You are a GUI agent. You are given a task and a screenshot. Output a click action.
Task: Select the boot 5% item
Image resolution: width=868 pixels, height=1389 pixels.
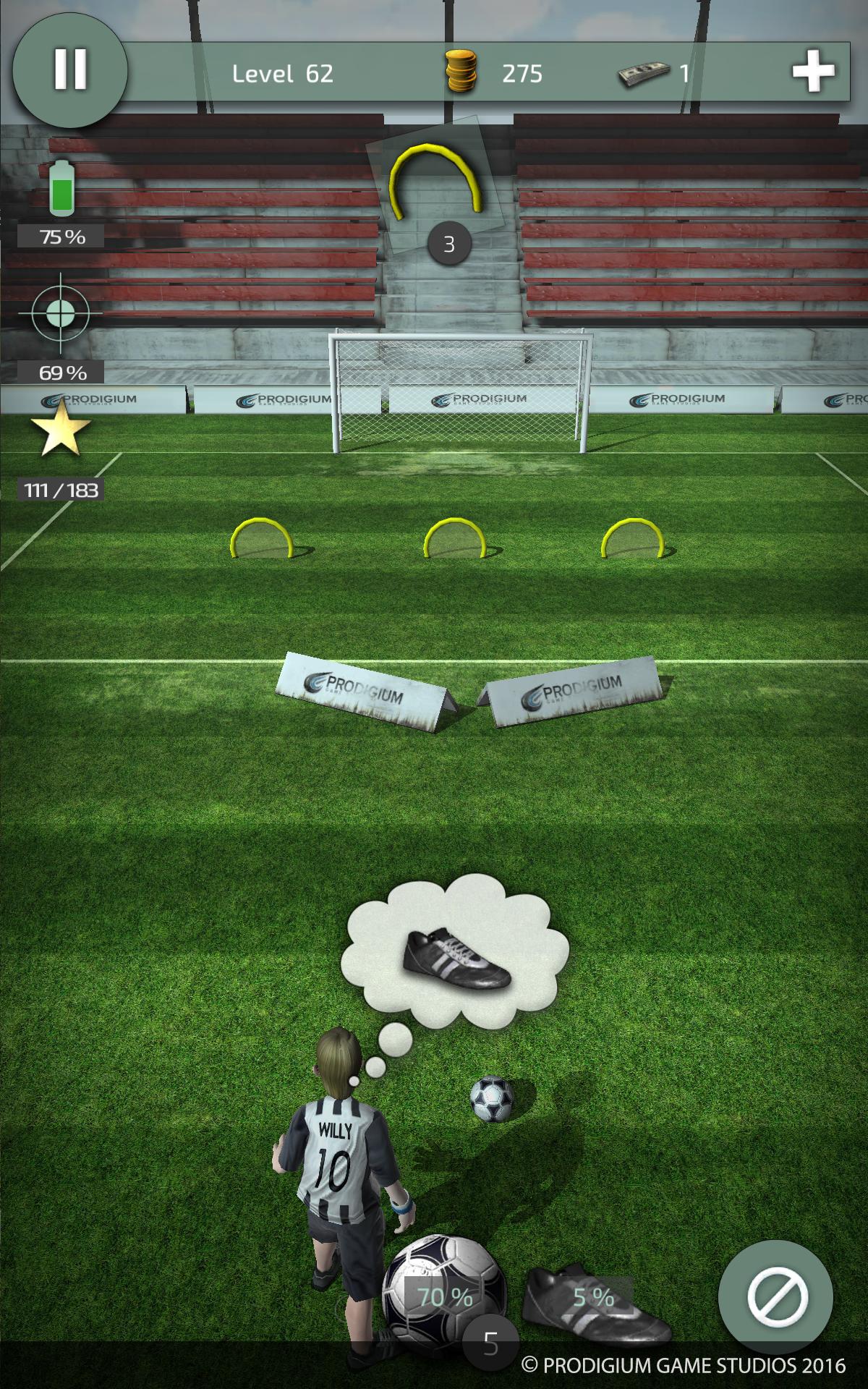coord(595,1302)
